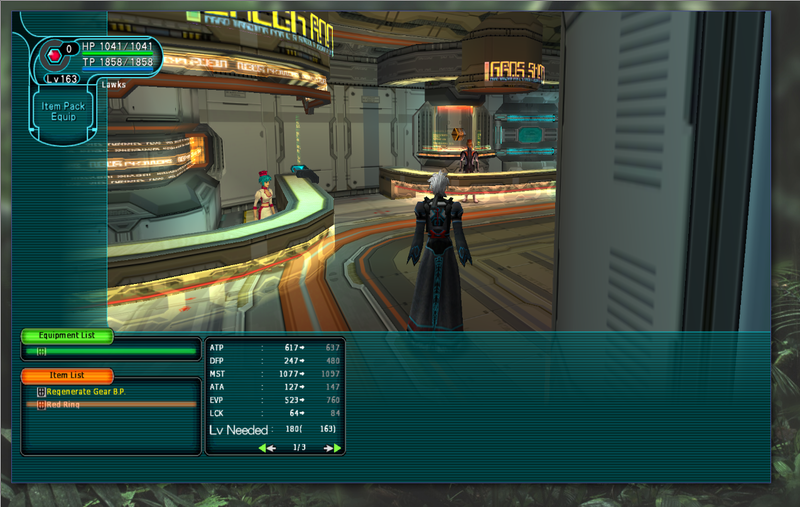The width and height of the screenshot is (800, 507).
Task: Select Regenerate Gear B.P. in the Item List
Action: coord(88,392)
